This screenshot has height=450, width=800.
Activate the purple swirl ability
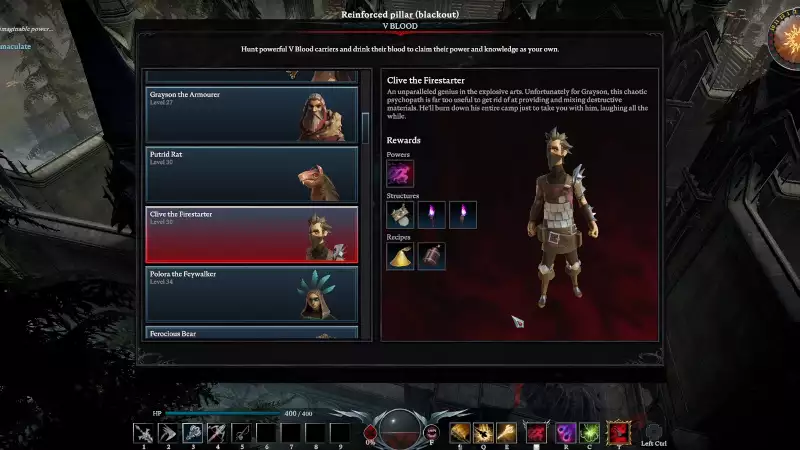point(566,432)
